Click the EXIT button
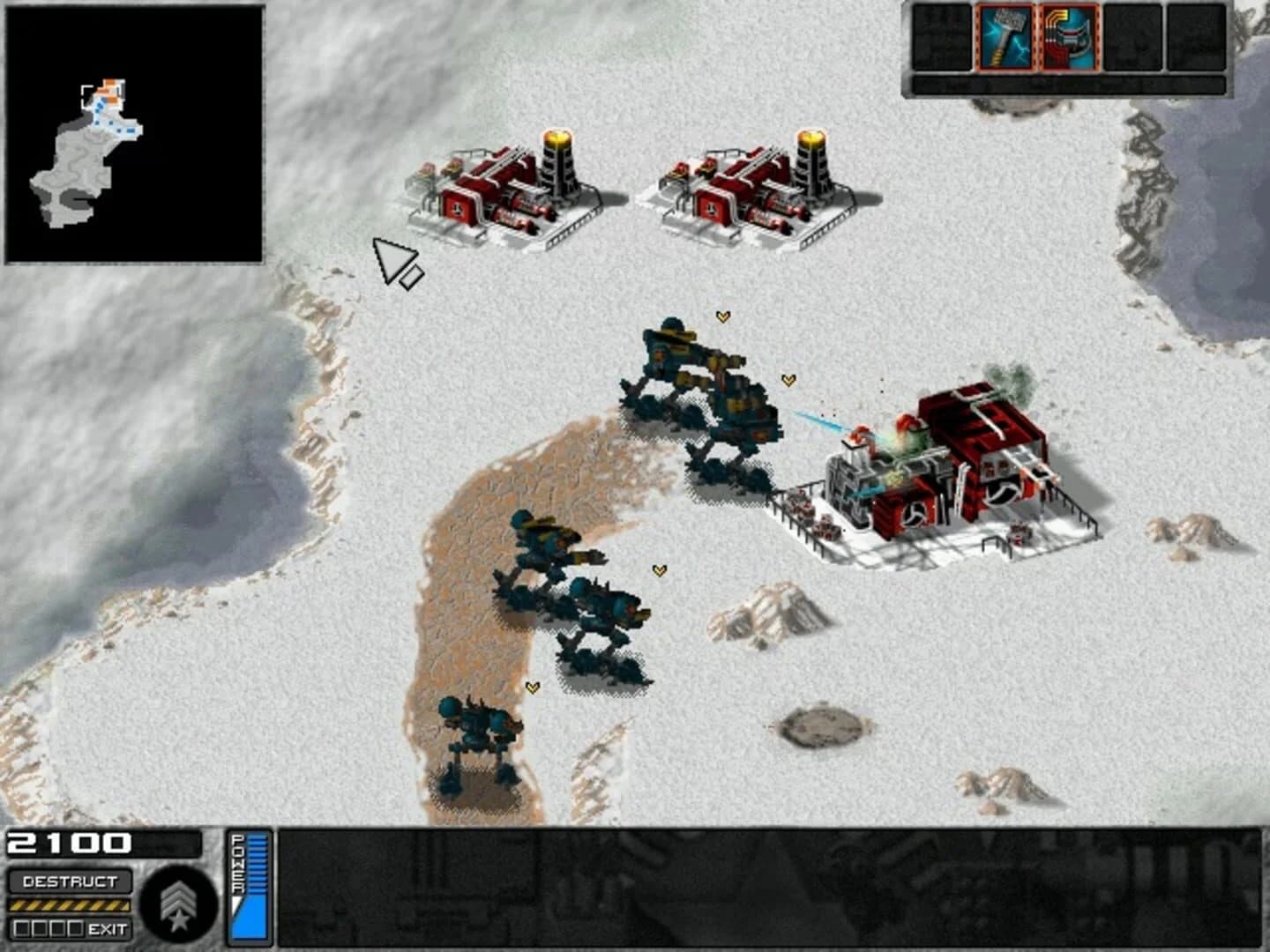The image size is (1270, 952). tap(107, 927)
